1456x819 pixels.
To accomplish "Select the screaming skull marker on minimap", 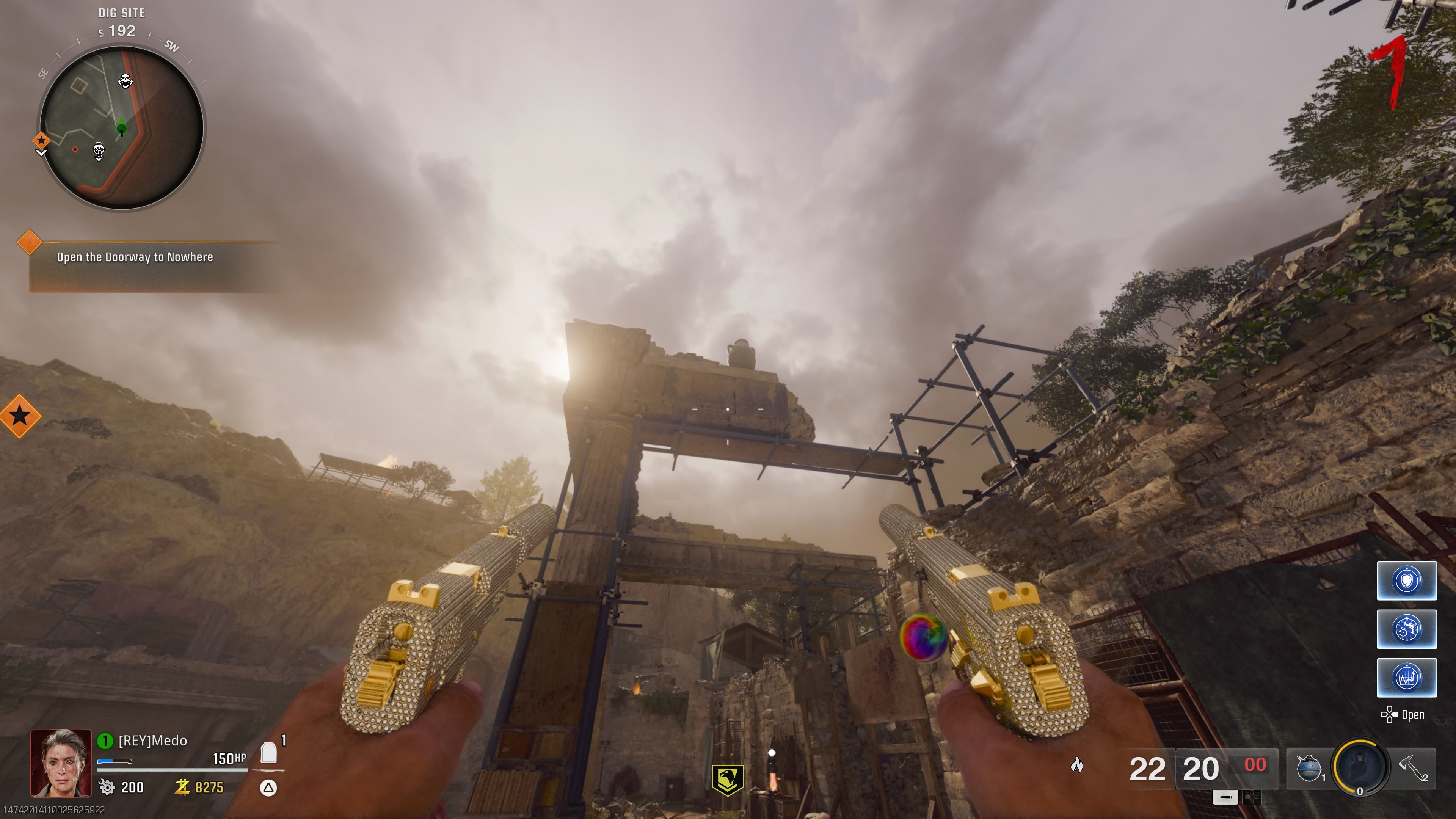I will point(126,82).
